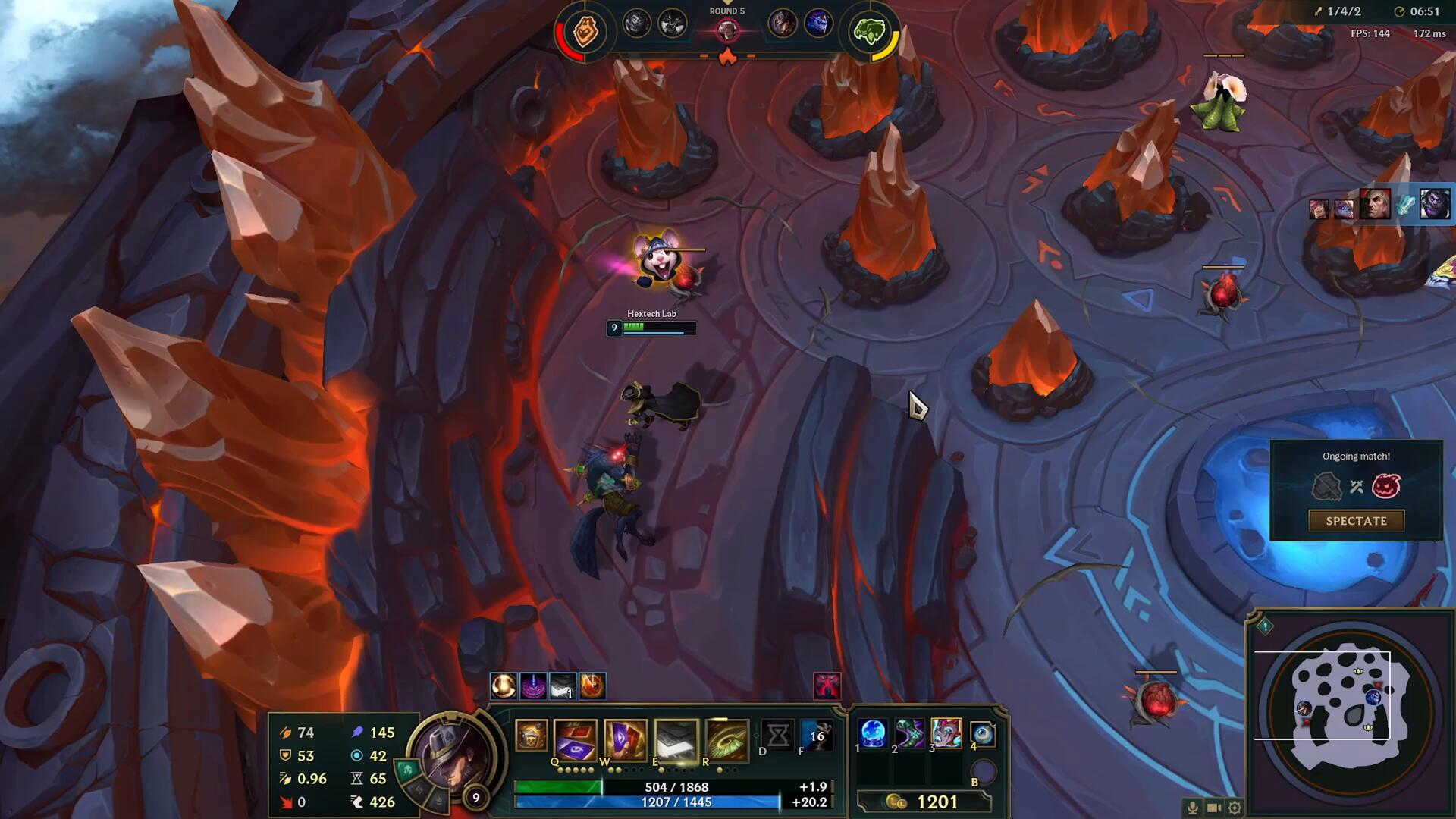Viewport: 1456px width, 819px height.
Task: Click the green team emblem on the scoreboard
Action: [869, 32]
